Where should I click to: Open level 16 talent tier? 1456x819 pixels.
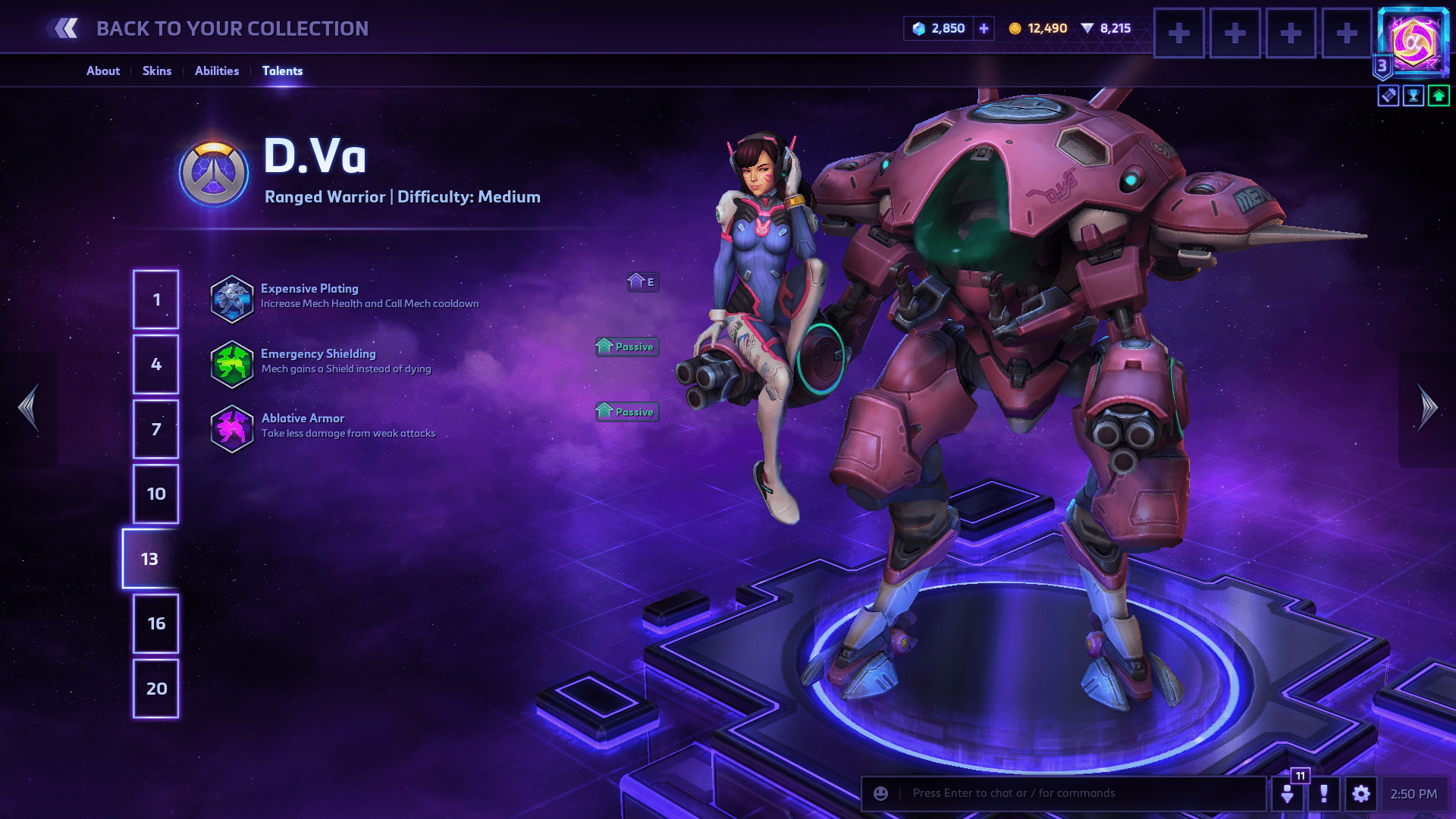tap(156, 624)
